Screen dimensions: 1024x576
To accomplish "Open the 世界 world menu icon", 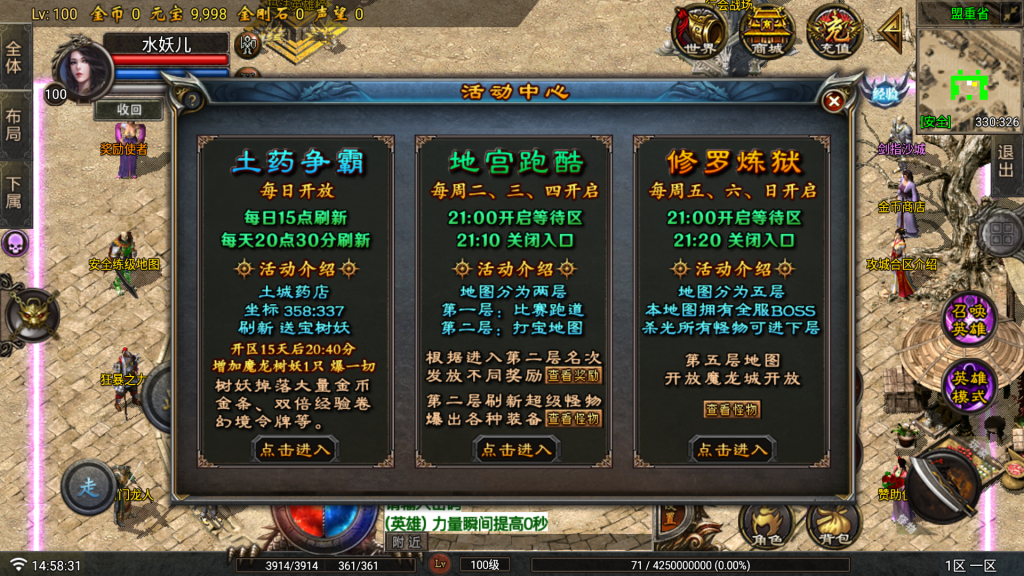I will 700,32.
